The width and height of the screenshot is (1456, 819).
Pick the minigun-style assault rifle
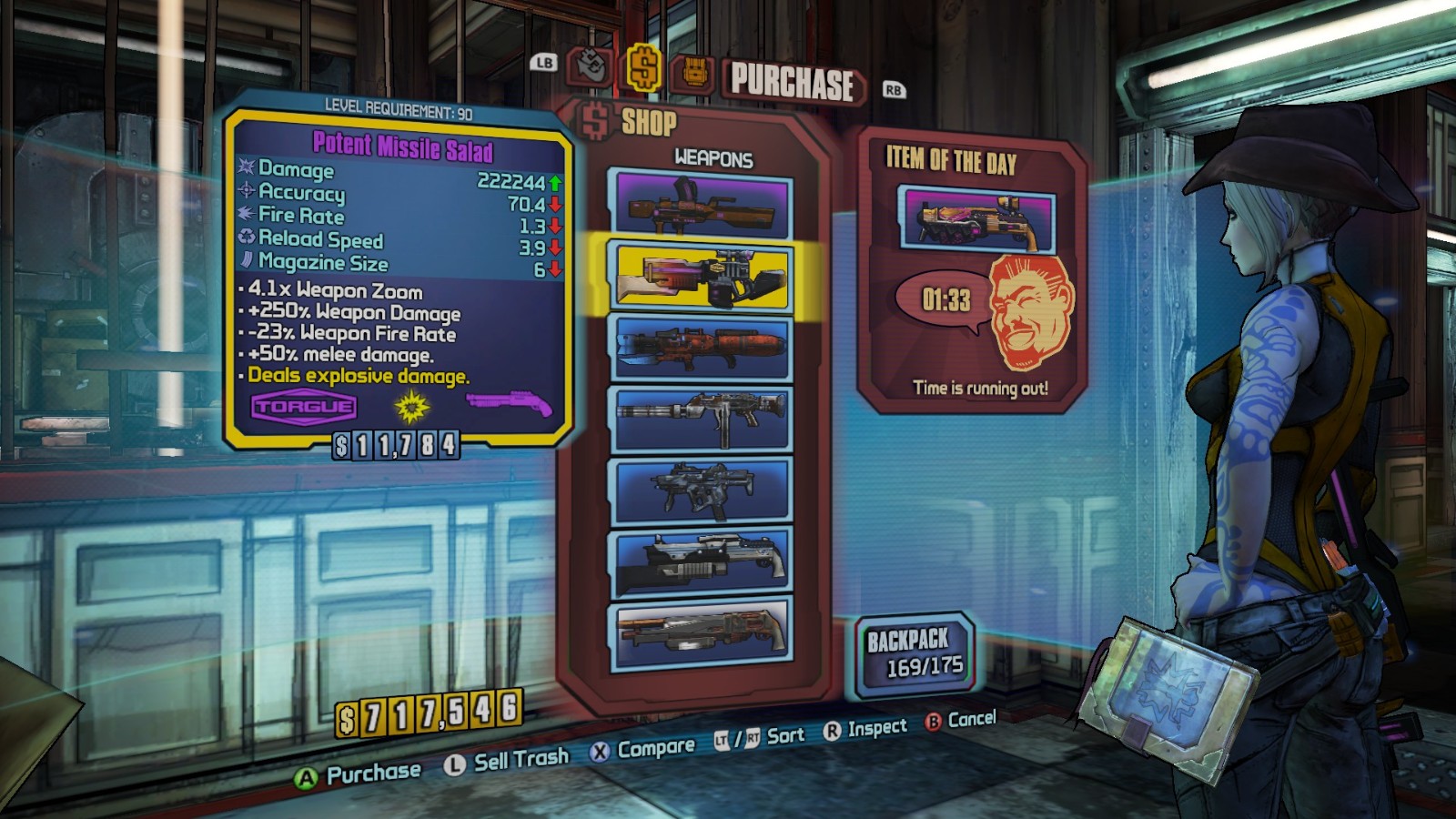[701, 419]
